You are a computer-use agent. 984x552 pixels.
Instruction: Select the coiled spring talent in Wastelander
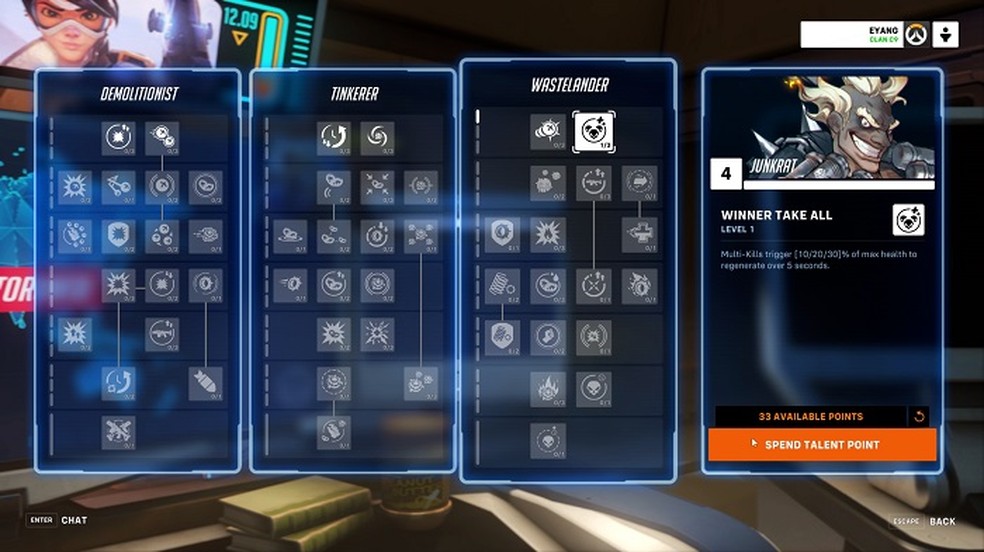click(x=502, y=285)
